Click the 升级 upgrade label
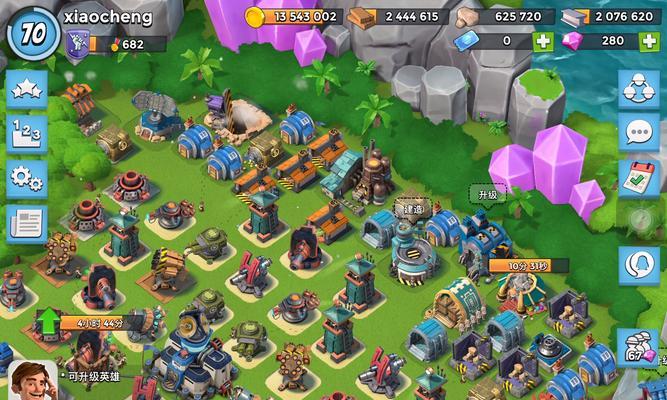This screenshot has width=667, height=400. 487,194
